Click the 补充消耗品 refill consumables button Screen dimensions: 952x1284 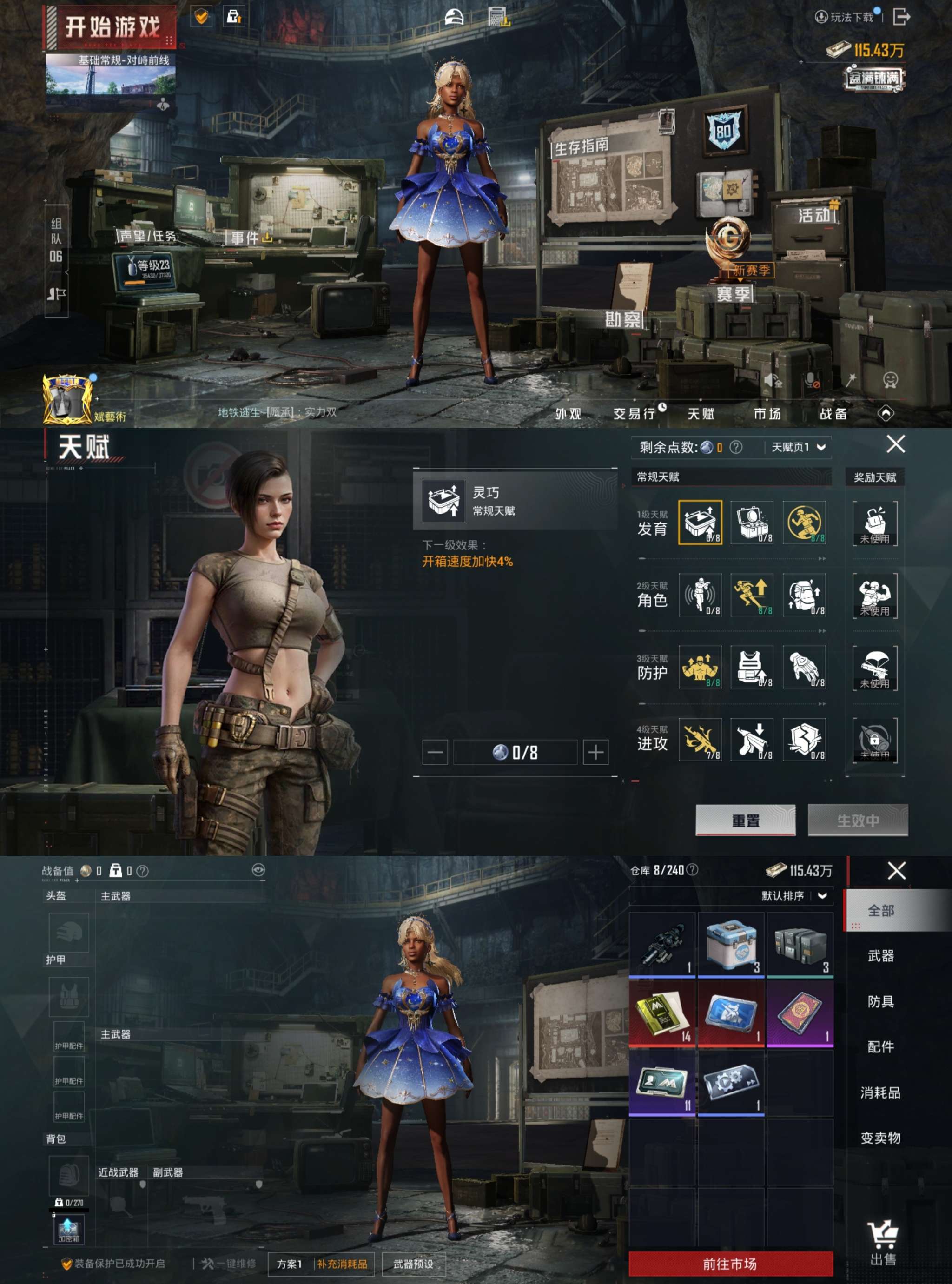tap(342, 1264)
